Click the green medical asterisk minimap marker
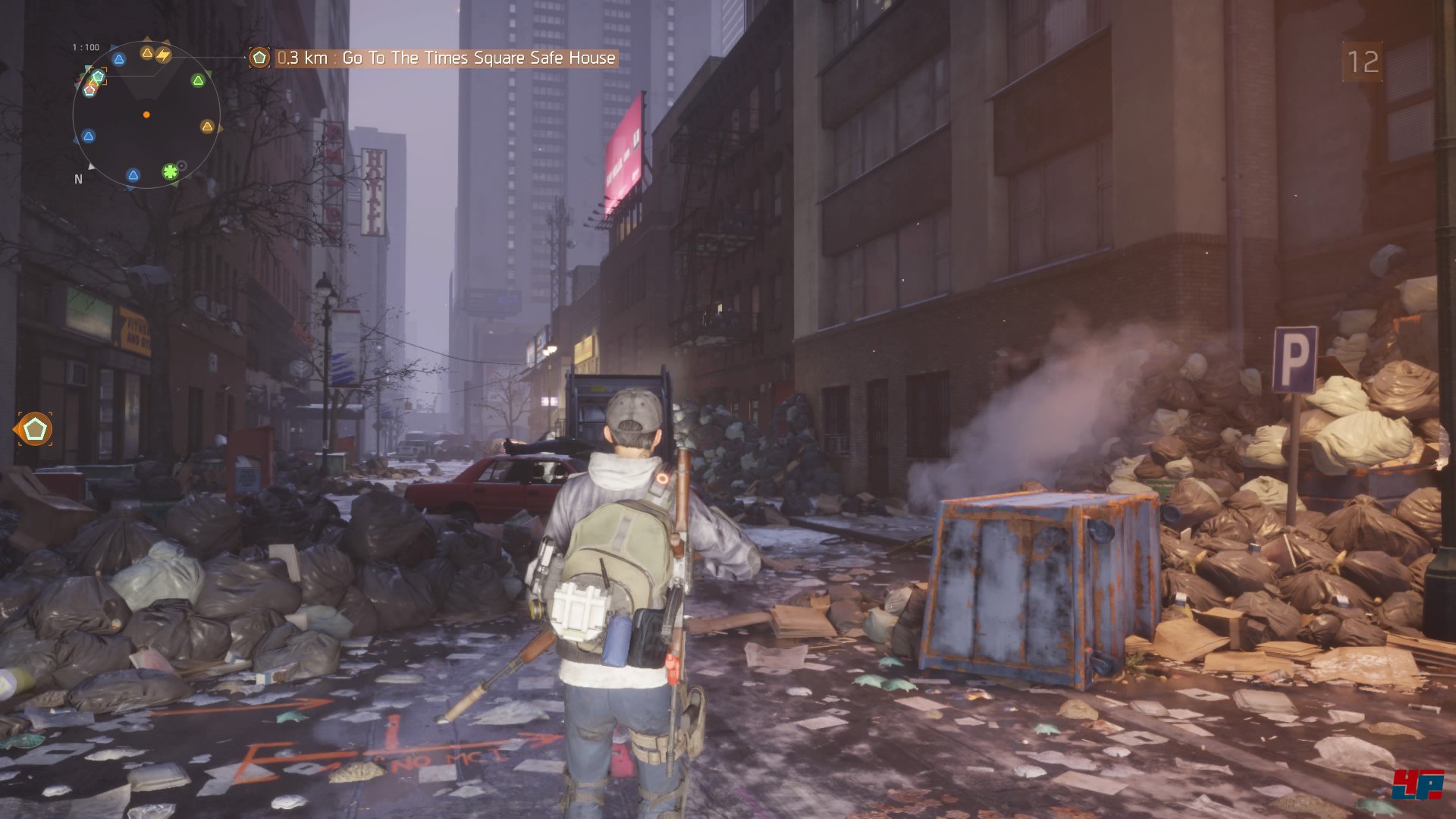This screenshot has width=1456, height=819. point(171,171)
